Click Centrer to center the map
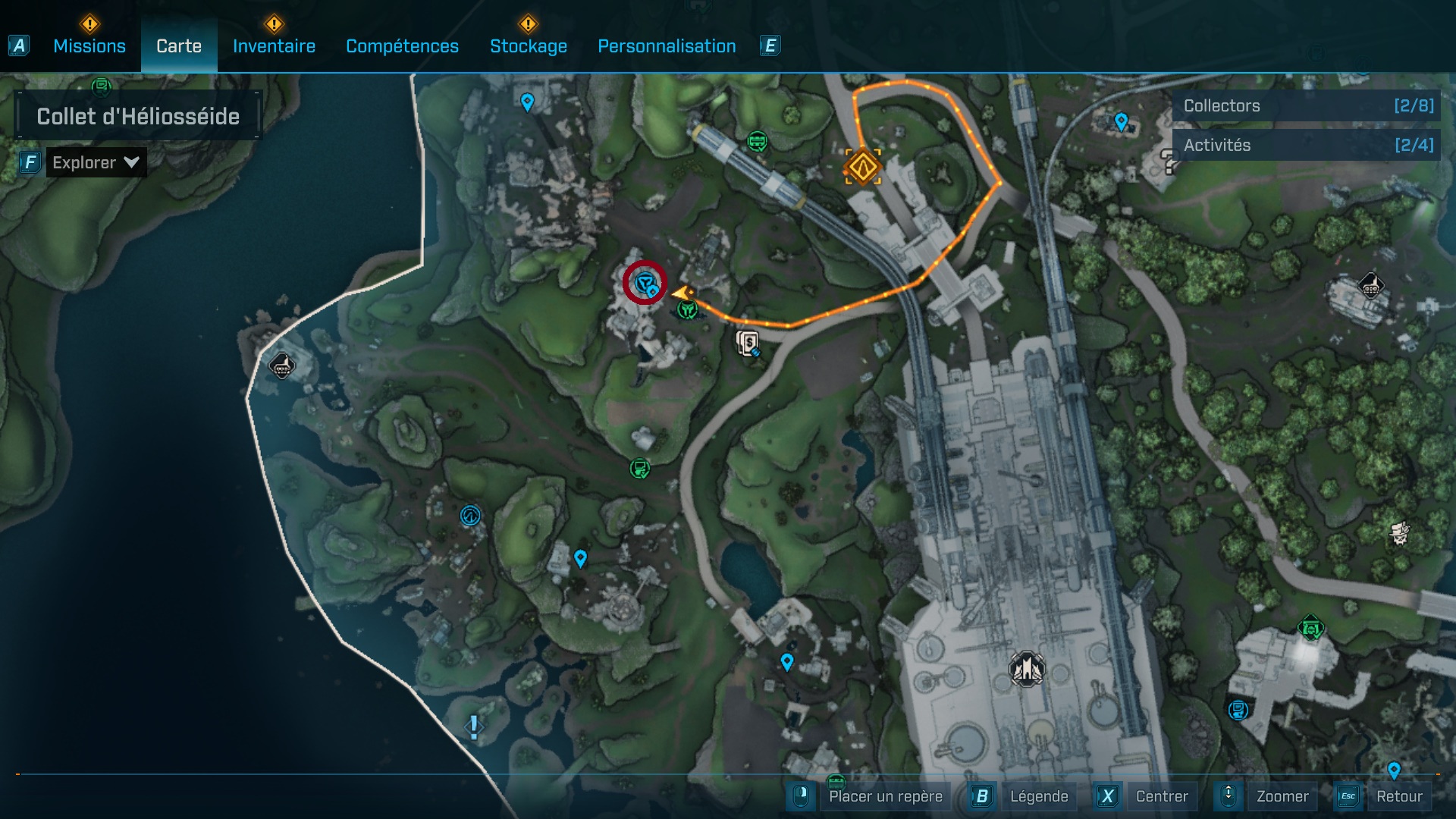1456x819 pixels. coord(1161,796)
